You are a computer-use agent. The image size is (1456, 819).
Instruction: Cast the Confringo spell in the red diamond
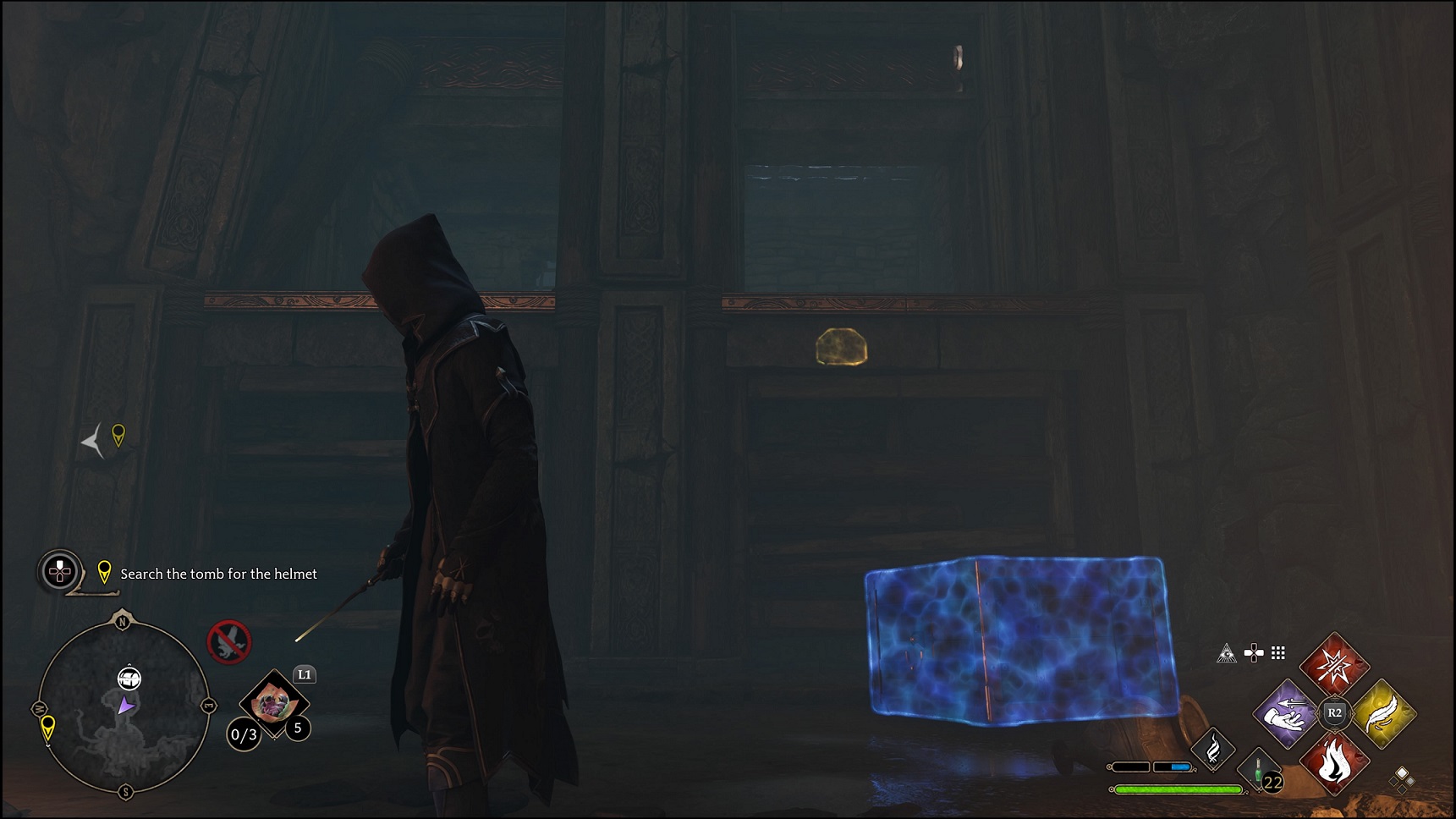1335,666
